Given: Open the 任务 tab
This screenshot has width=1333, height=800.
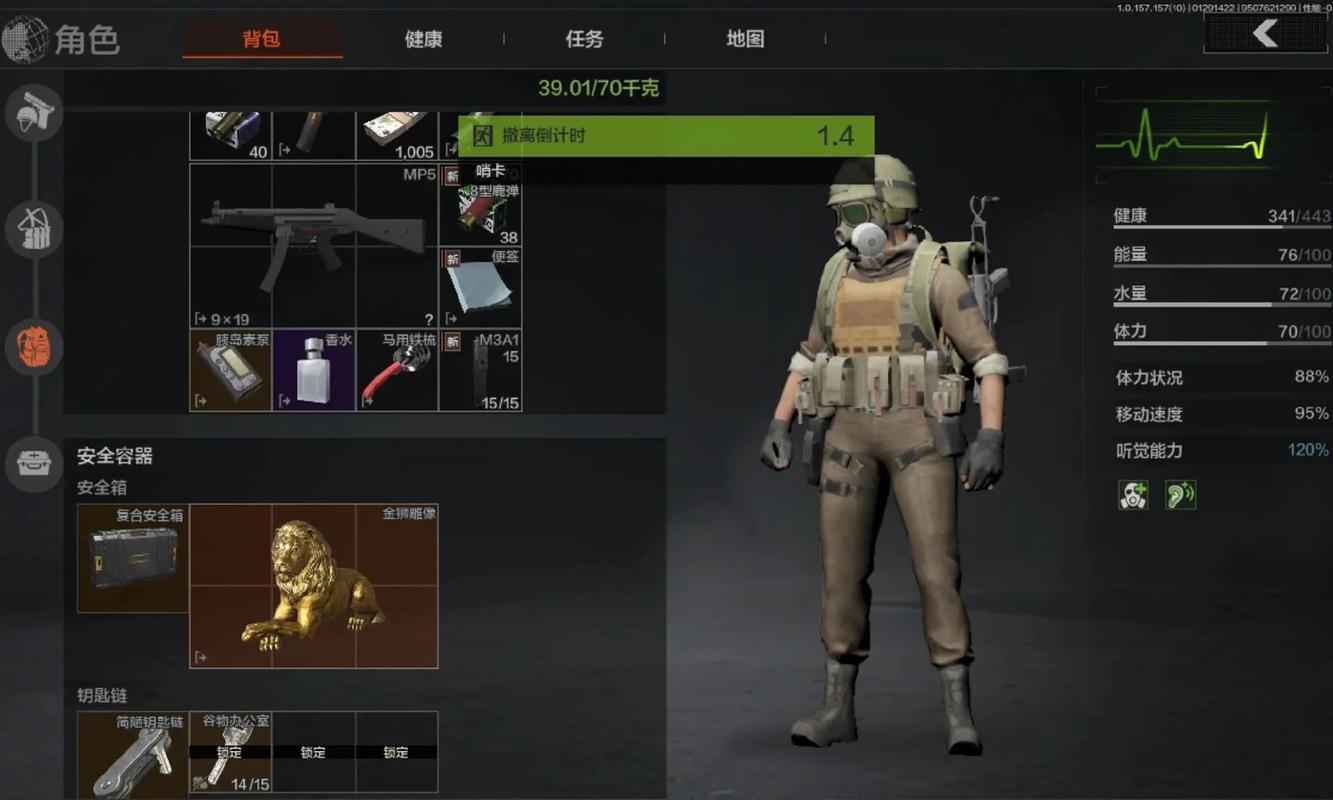Looking at the screenshot, I should click(585, 40).
